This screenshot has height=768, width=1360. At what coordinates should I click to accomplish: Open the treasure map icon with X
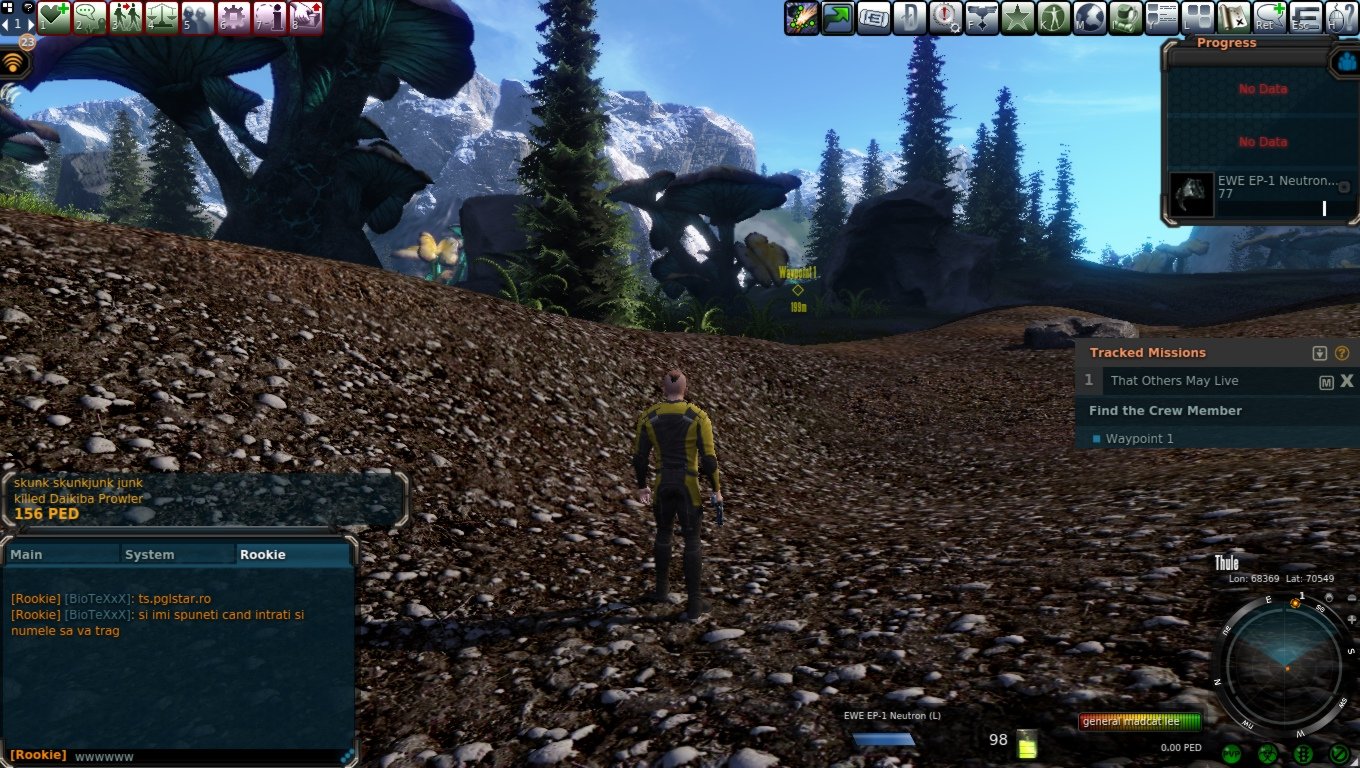(1233, 17)
